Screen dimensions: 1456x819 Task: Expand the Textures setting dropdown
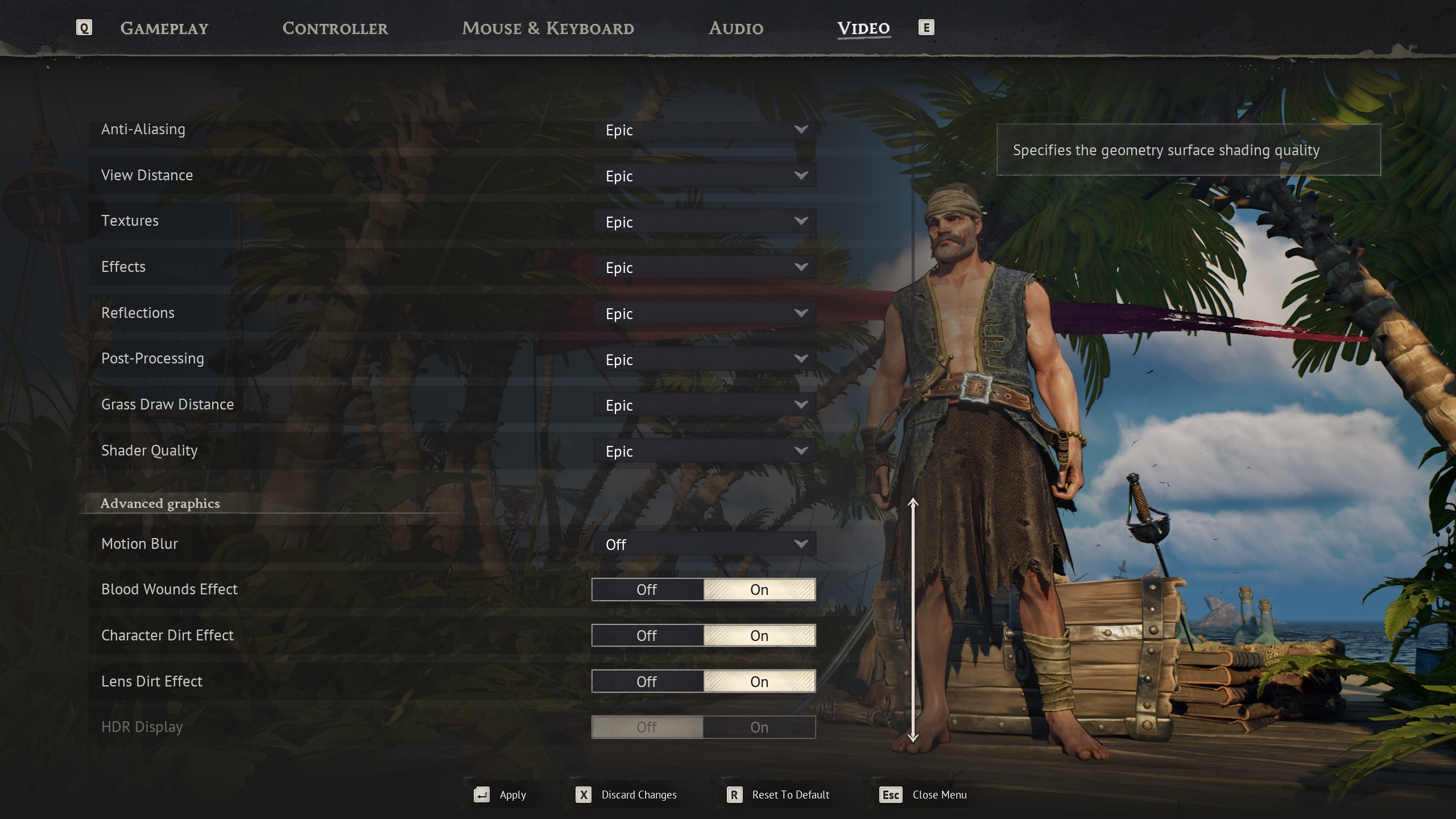[x=704, y=222]
